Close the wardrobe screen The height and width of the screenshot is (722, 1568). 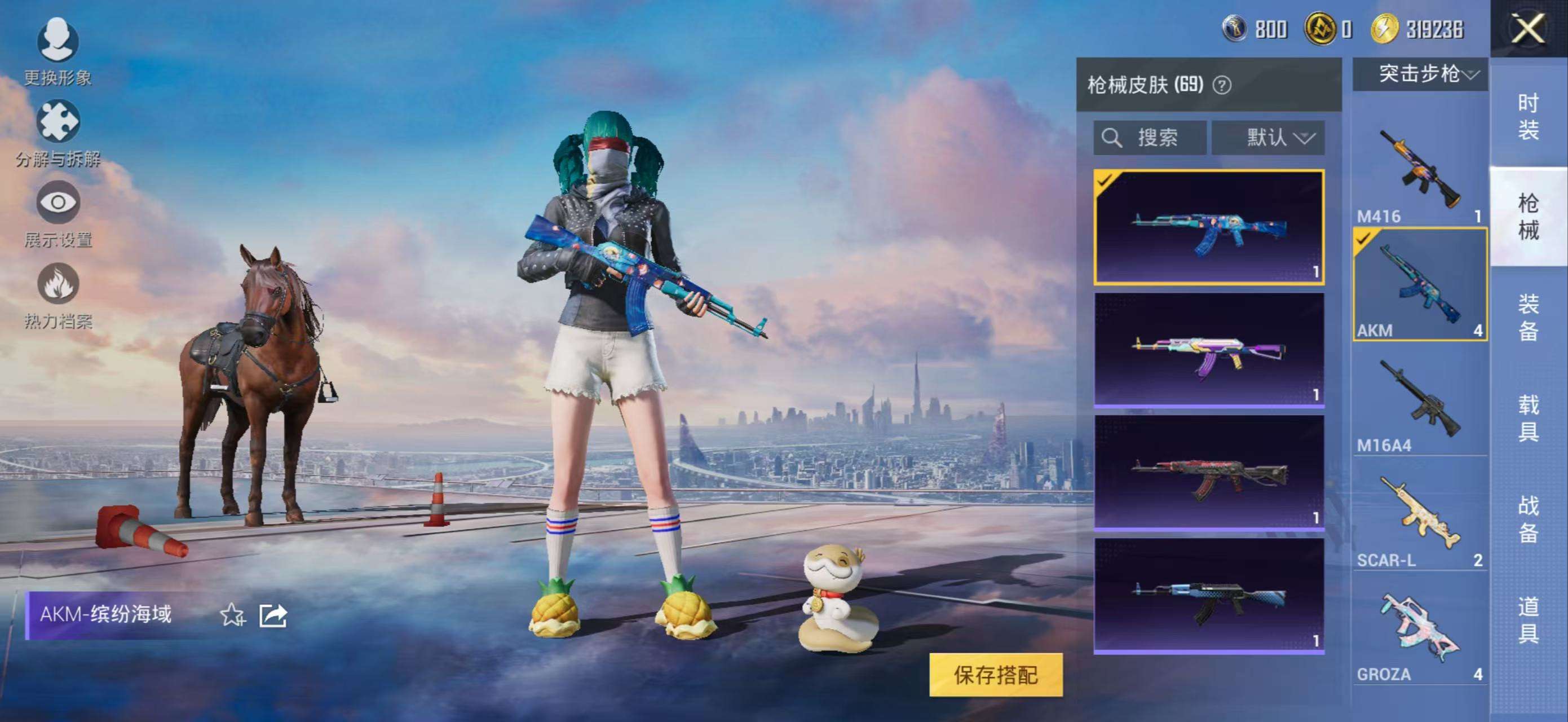click(x=1528, y=29)
